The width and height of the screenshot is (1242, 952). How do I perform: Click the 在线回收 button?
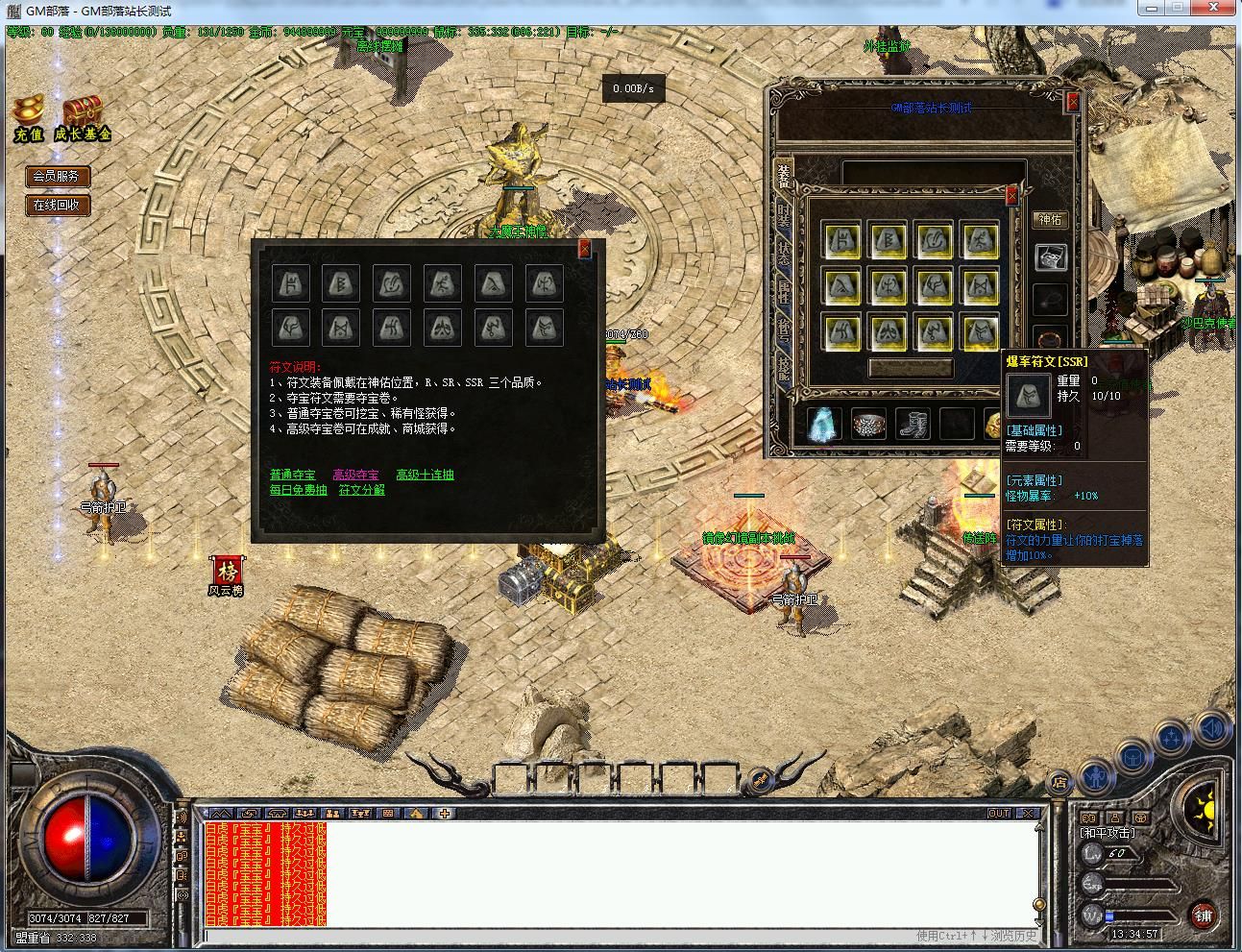point(57,205)
